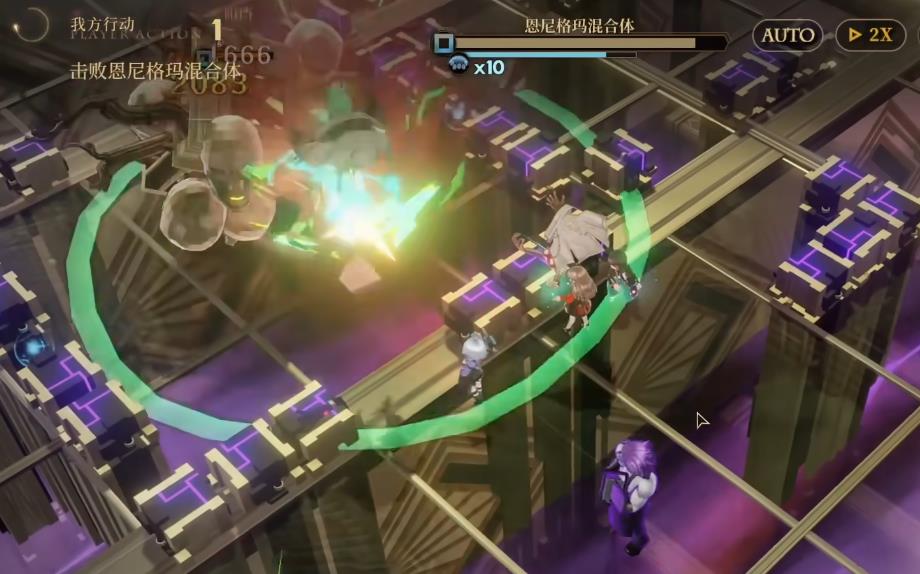Select the skull debuff icon marked x10
Screen dimensions: 920x574
(x=460, y=67)
